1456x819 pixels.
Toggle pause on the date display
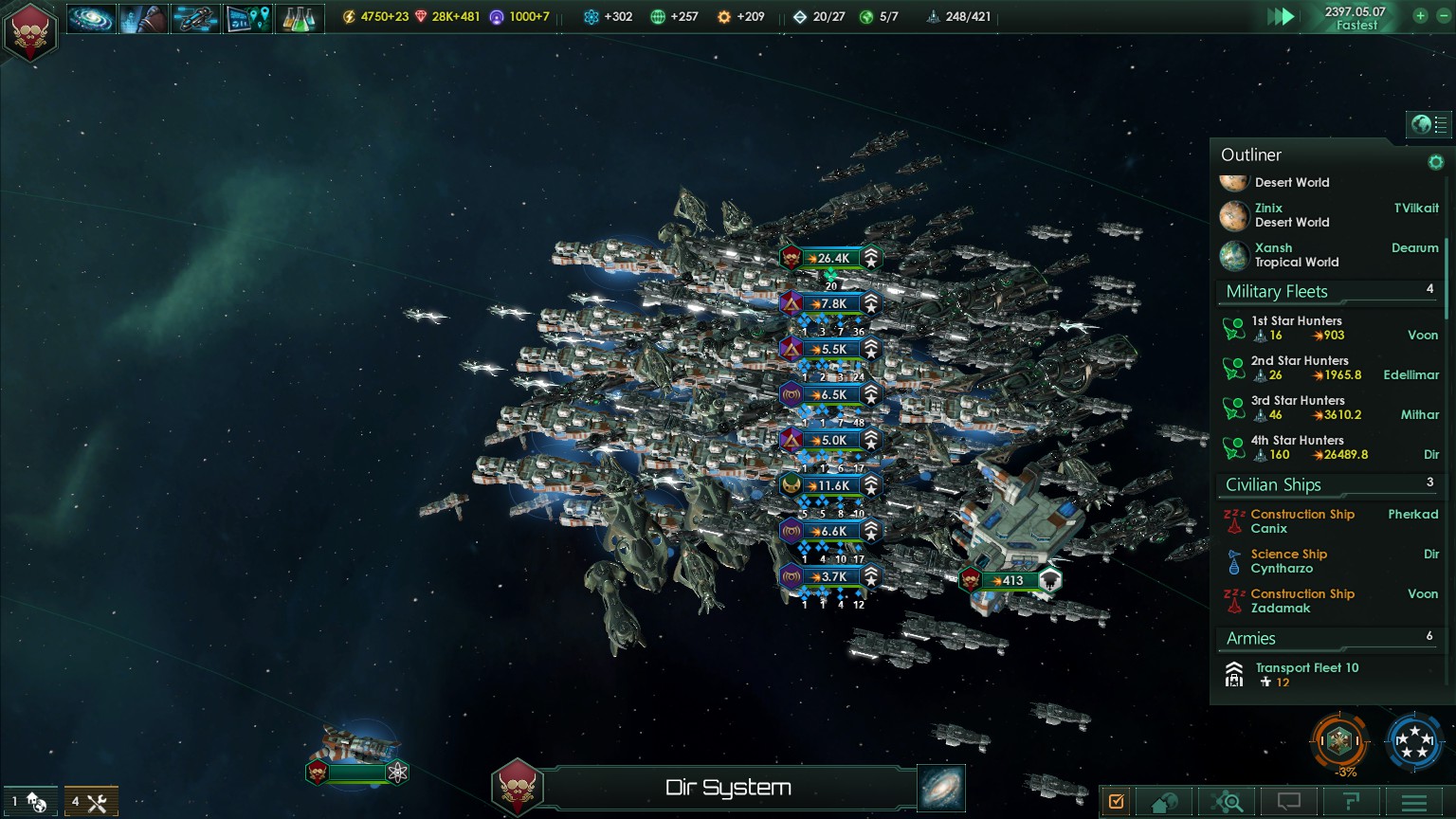coord(1355,18)
